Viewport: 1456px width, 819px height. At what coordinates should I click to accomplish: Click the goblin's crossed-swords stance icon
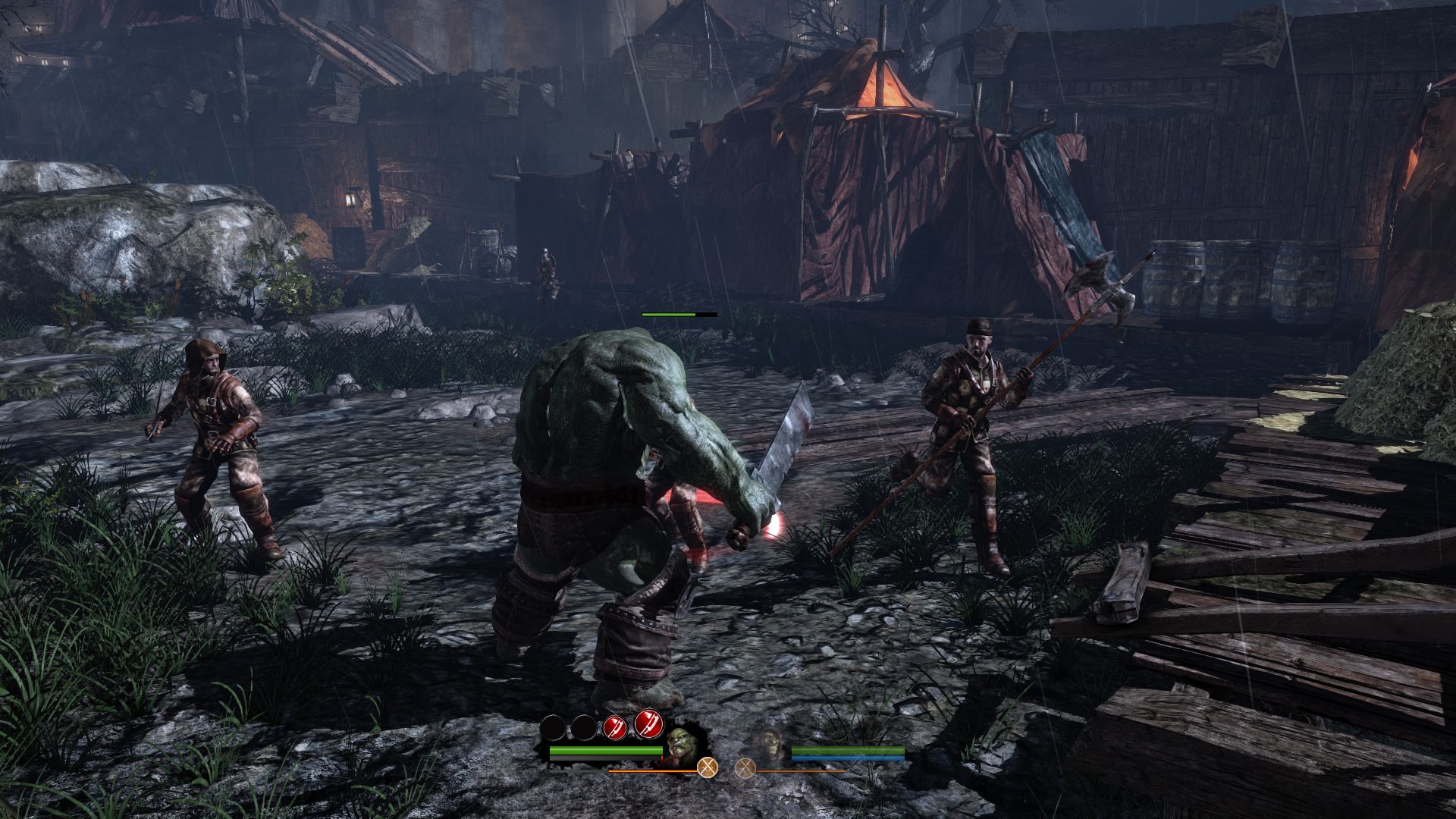coord(745,767)
